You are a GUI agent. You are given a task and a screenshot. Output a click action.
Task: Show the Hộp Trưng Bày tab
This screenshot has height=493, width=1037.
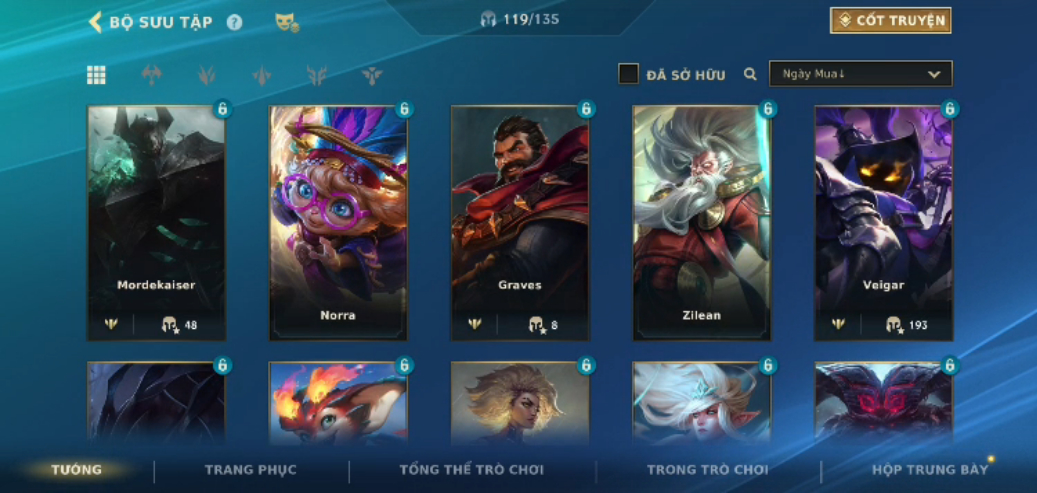coord(930,470)
